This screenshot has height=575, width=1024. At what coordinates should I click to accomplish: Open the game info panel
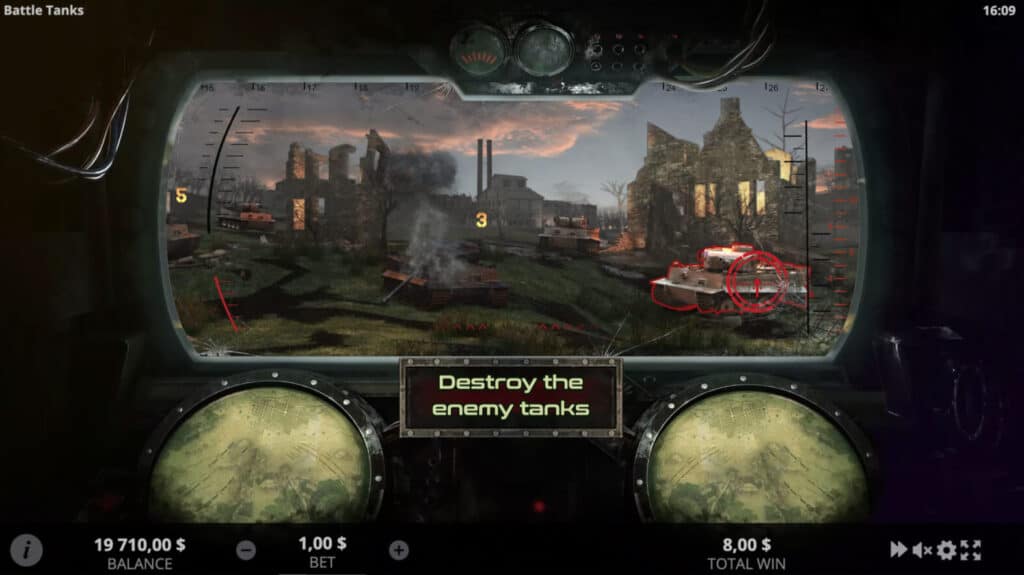point(27,550)
